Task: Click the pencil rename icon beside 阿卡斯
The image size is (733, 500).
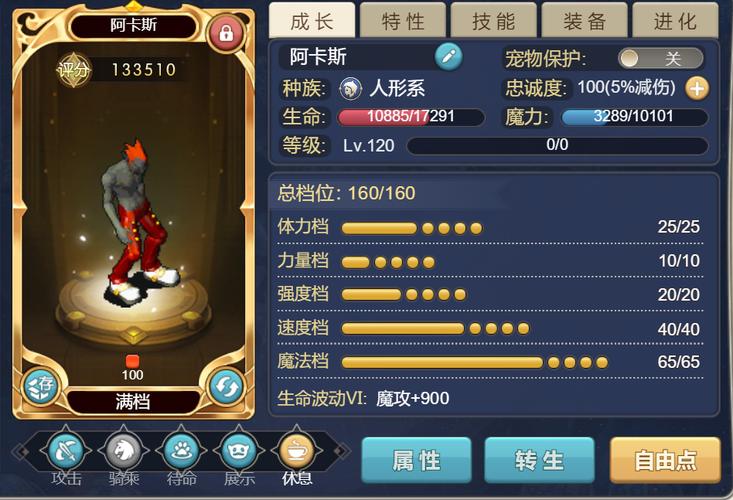Action: [449, 57]
